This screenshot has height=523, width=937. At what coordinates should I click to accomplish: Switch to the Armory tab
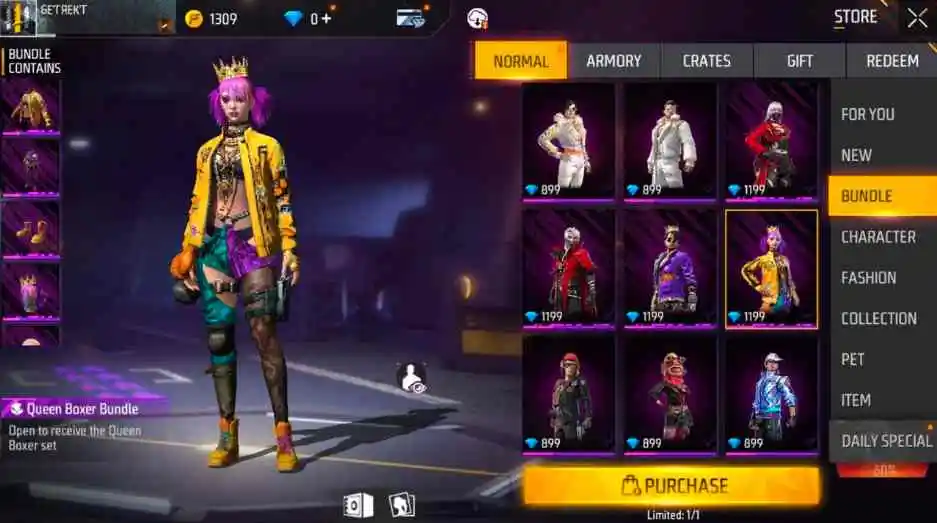coord(613,61)
